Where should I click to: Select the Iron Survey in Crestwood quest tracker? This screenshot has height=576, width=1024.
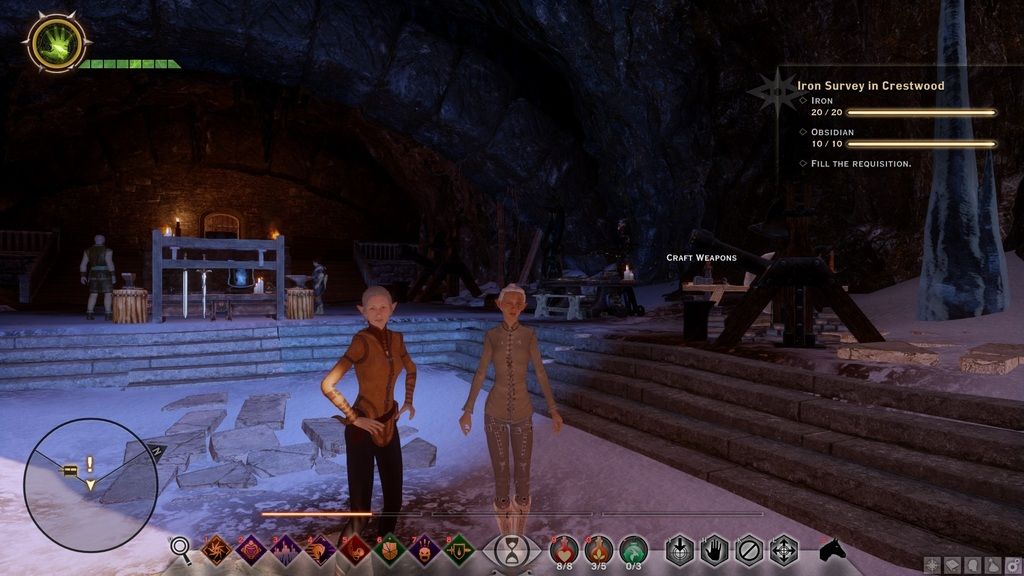870,86
